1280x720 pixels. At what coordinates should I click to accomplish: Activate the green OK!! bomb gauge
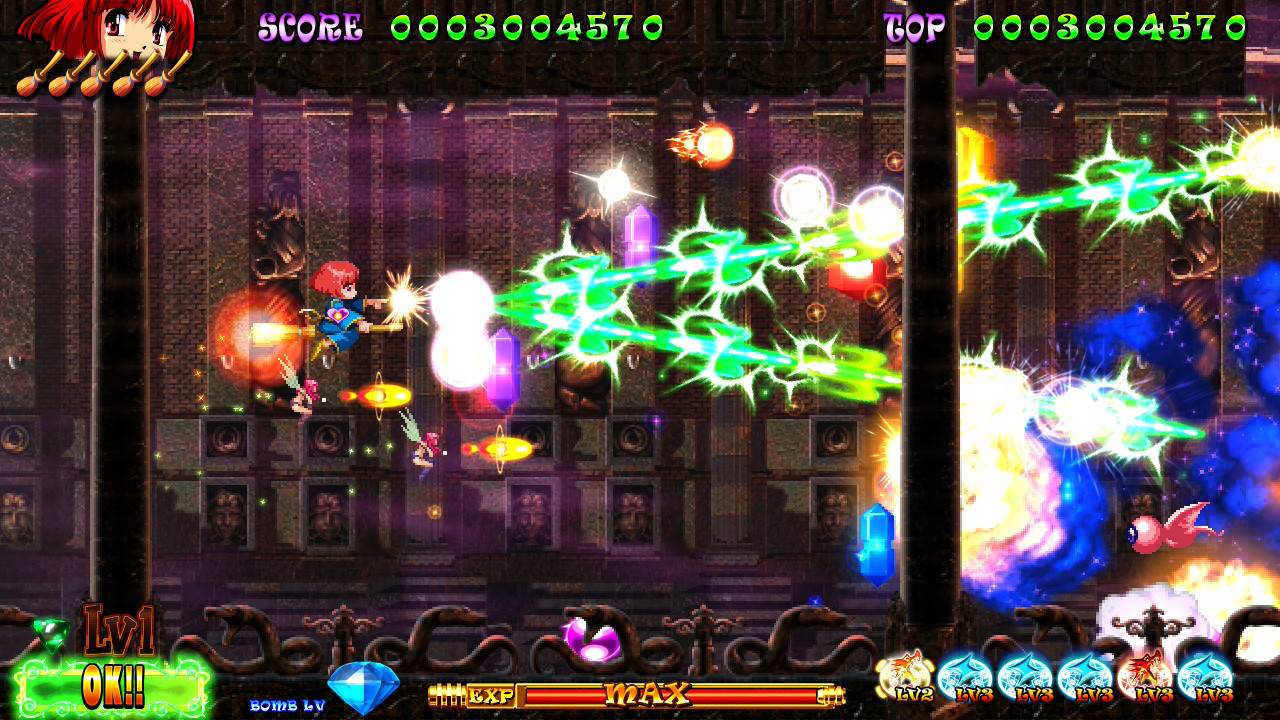pyautogui.click(x=112, y=686)
